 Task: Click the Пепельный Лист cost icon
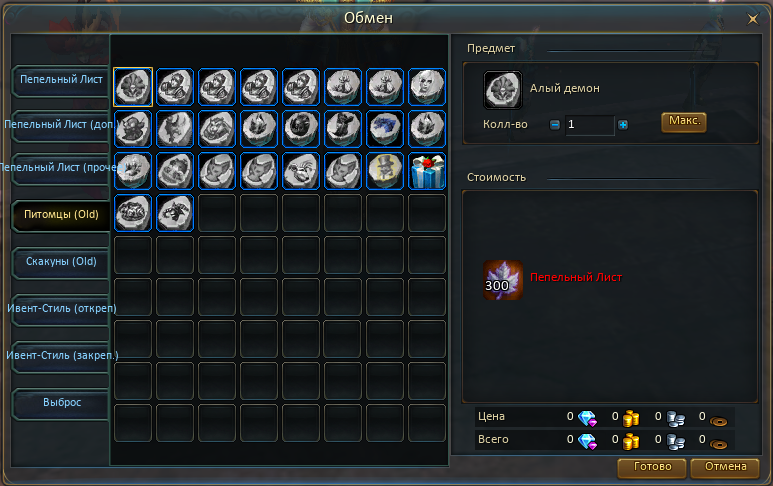click(x=503, y=280)
